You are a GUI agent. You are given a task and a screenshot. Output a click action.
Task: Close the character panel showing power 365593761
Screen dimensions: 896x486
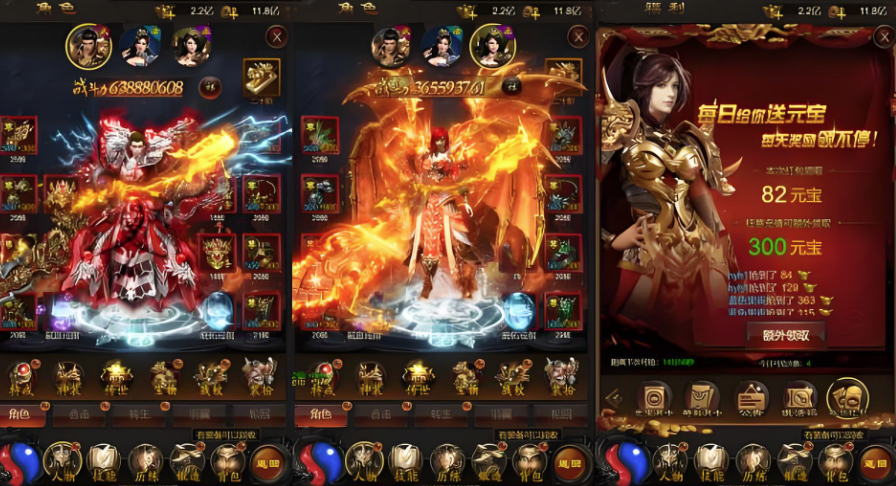(x=577, y=37)
